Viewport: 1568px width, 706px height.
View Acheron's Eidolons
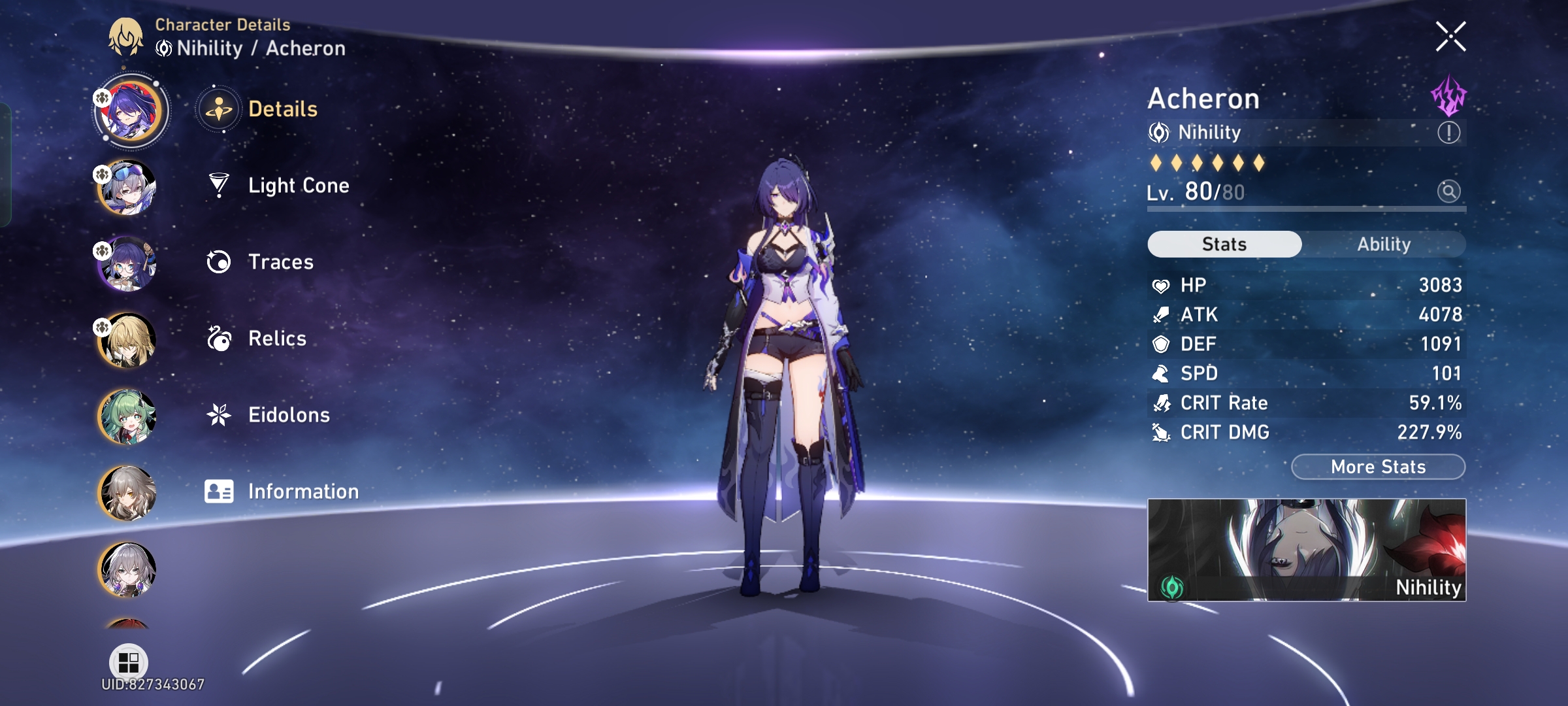(289, 414)
